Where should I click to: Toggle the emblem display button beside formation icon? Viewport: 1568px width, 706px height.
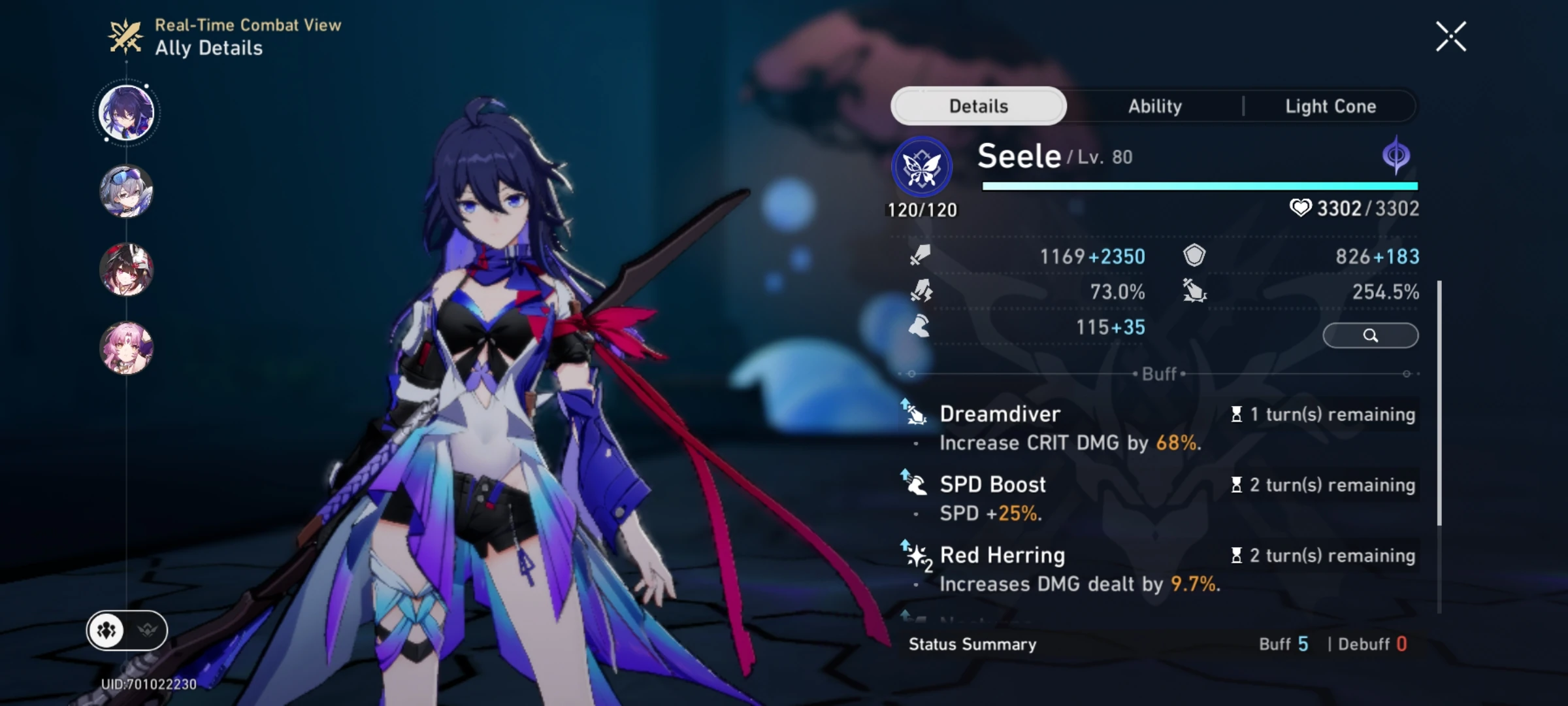point(148,630)
